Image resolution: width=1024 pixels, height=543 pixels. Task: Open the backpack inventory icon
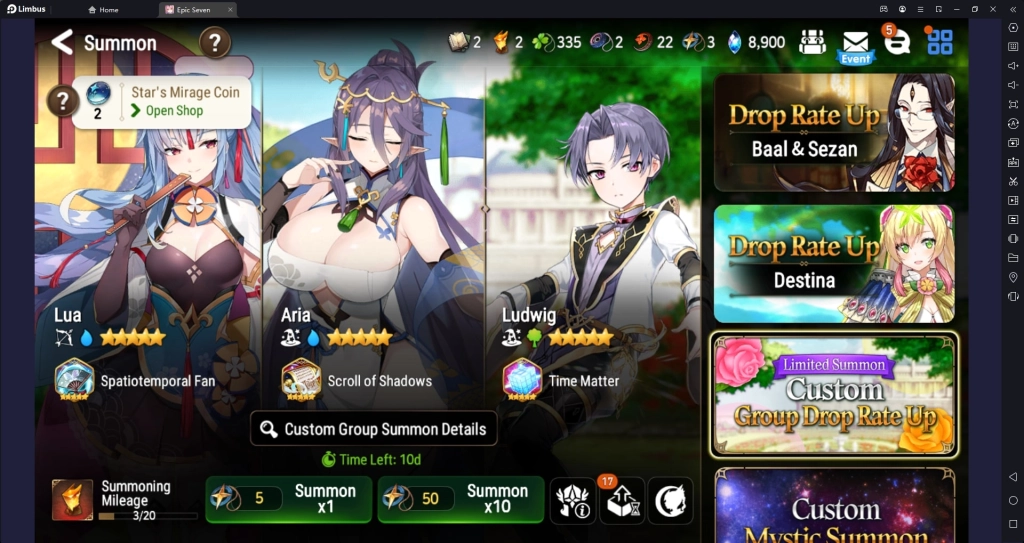tap(812, 42)
